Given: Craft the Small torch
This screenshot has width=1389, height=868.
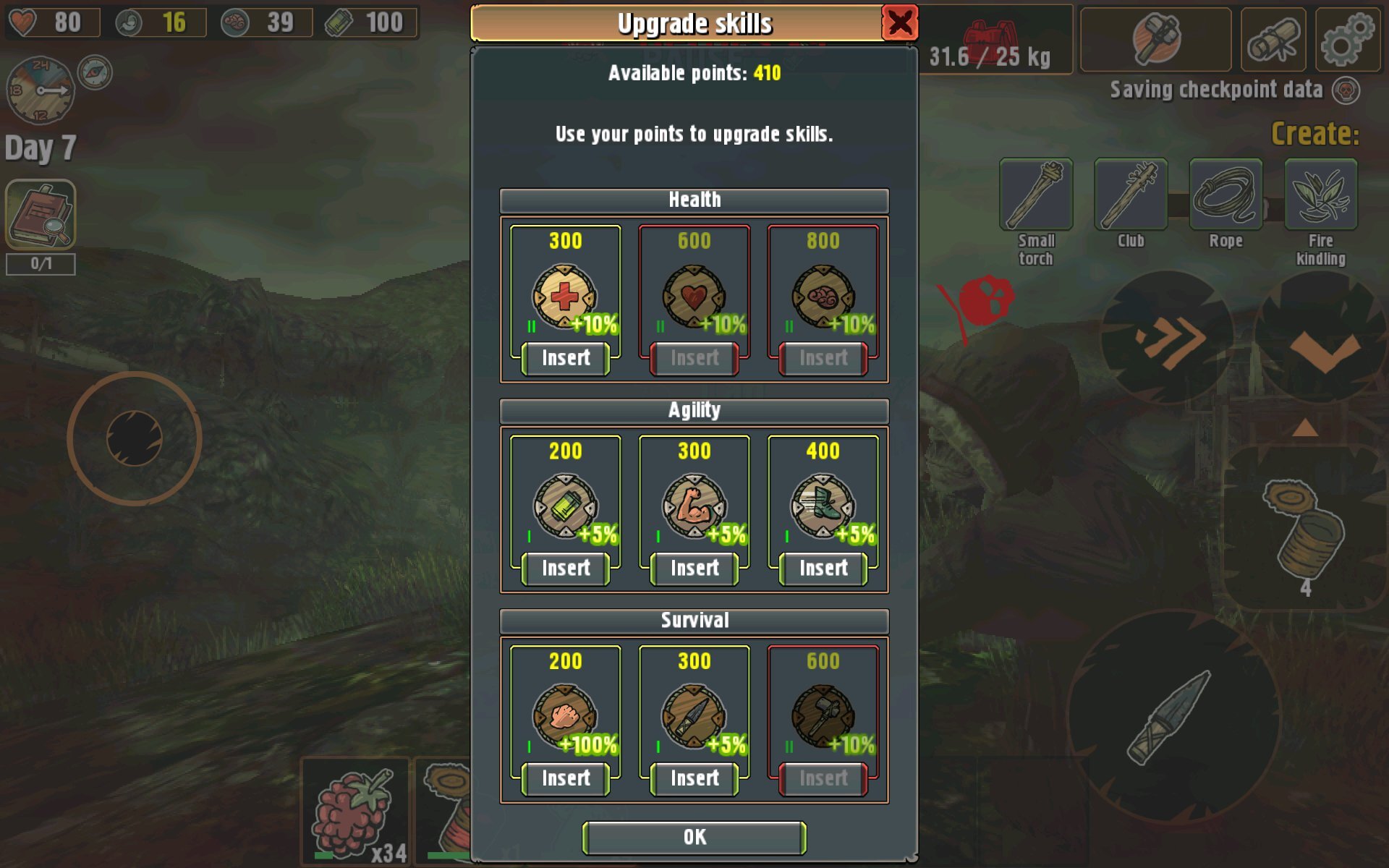Looking at the screenshot, I should [1036, 195].
